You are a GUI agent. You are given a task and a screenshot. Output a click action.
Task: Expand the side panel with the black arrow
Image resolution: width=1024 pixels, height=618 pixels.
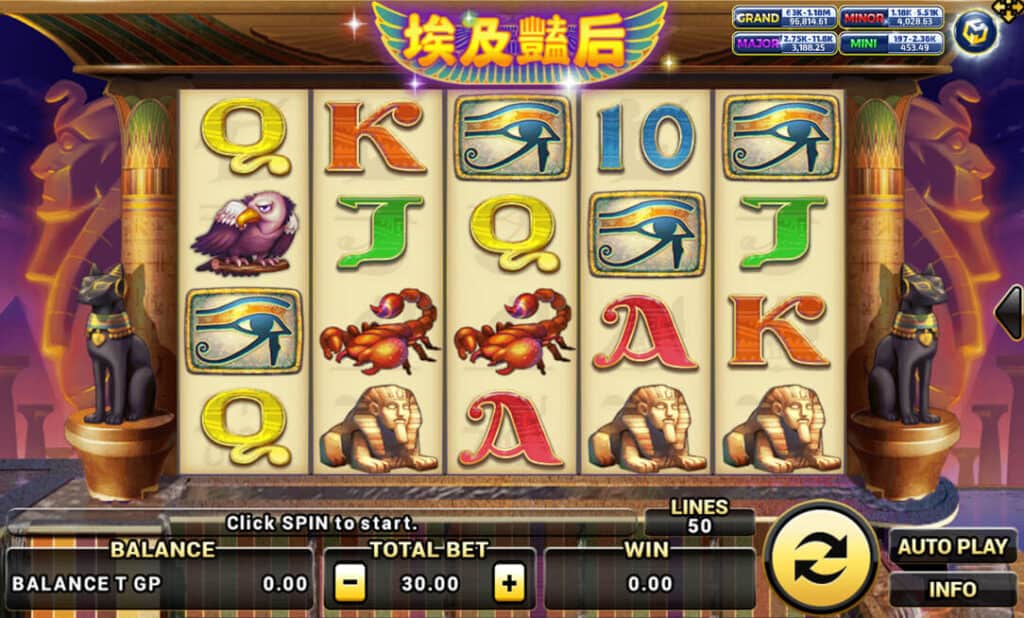coord(1010,313)
